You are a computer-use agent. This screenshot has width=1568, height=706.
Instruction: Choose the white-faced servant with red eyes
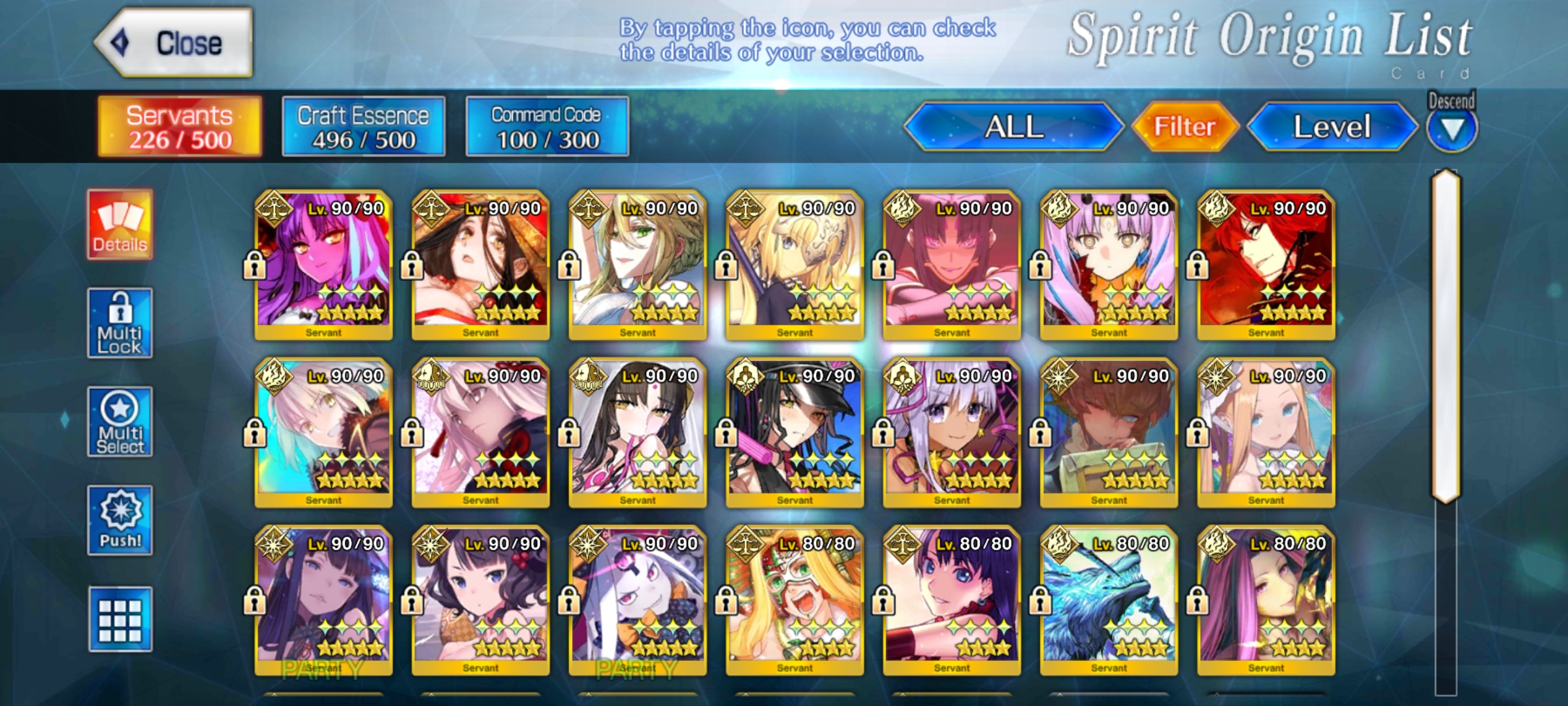click(x=637, y=600)
